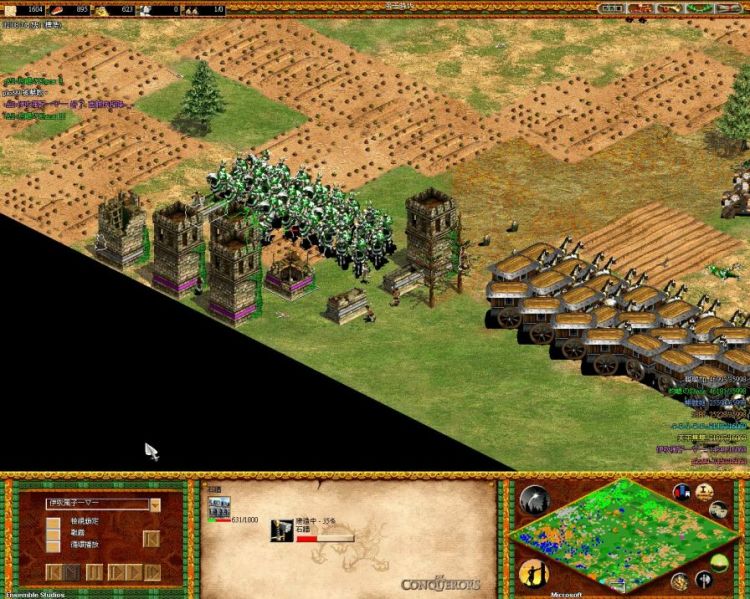Viewport: 750px width, 599px height.
Task: Switch minimap to combat mode (axe icon)
Action: [x=706, y=579]
